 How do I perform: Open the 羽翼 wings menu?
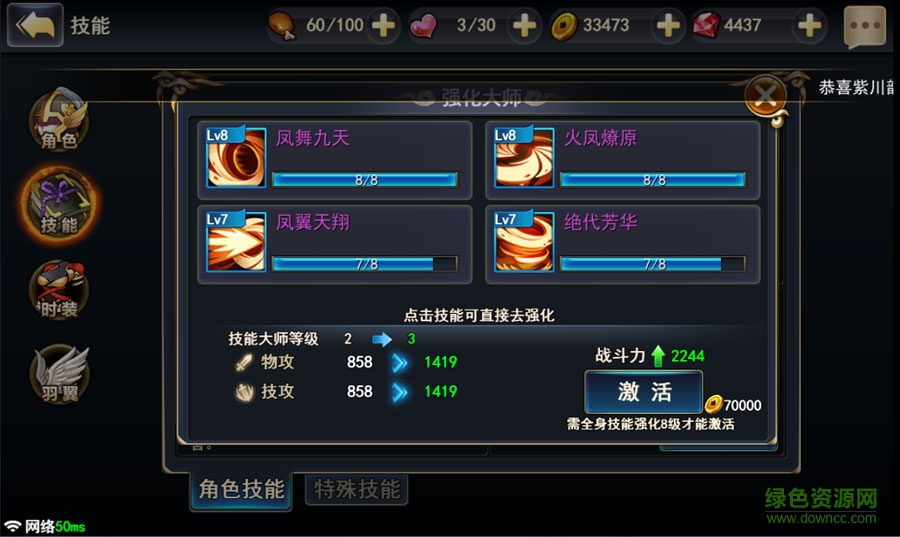(x=59, y=373)
